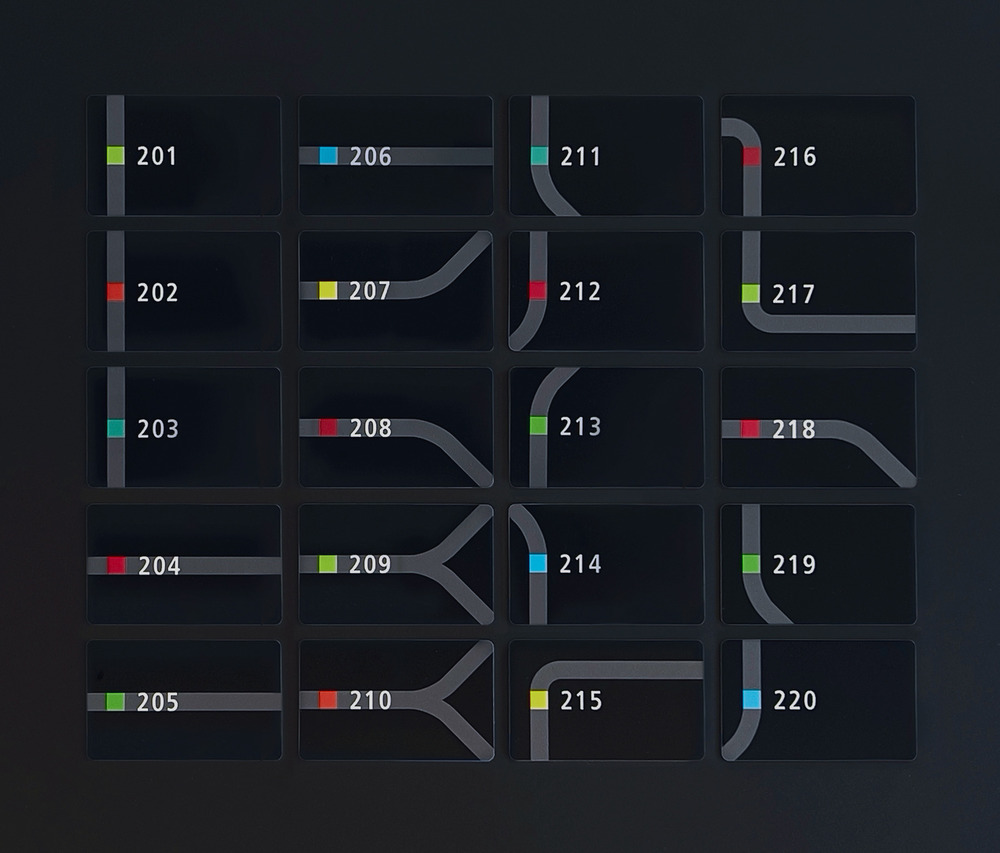Click track tile 218
Image resolution: width=1000 pixels, height=853 pixels.
818,428
